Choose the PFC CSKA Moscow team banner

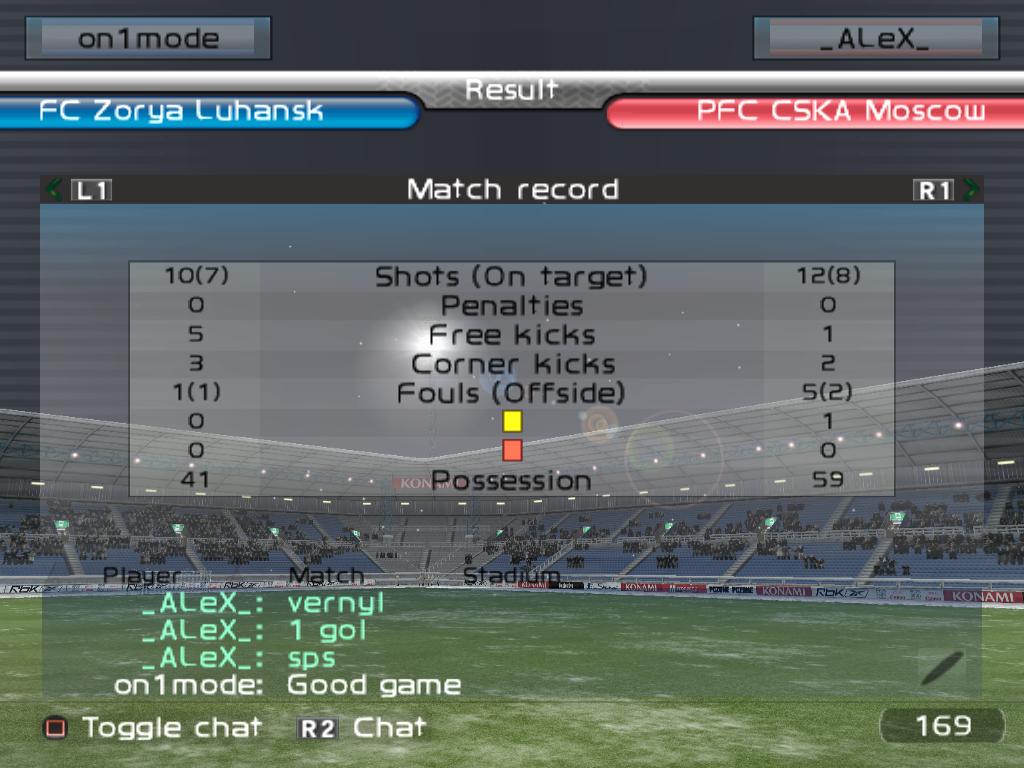click(815, 111)
